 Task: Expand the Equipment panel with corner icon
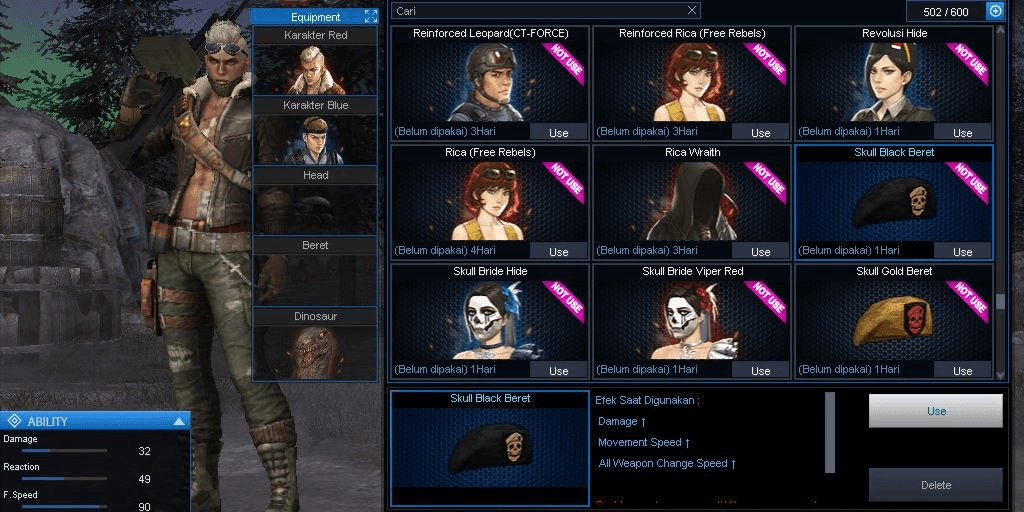tap(371, 17)
